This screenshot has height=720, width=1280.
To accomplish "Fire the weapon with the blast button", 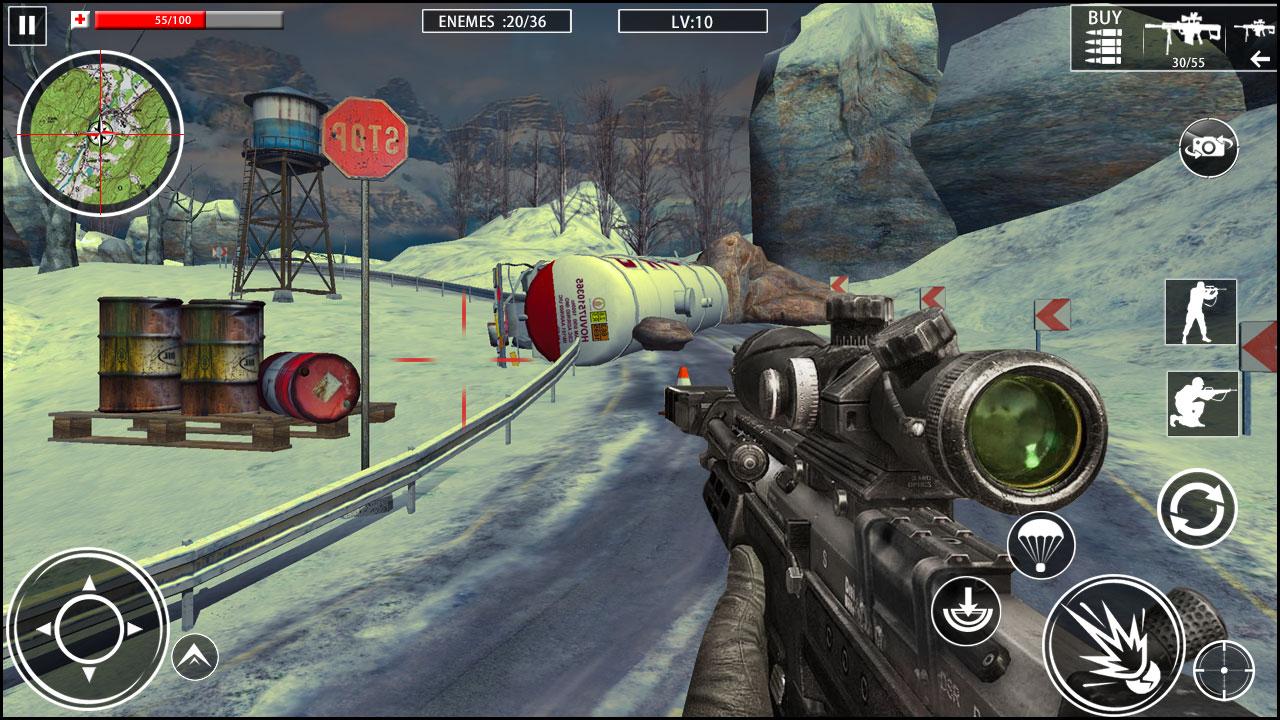I will pyautogui.click(x=1113, y=645).
